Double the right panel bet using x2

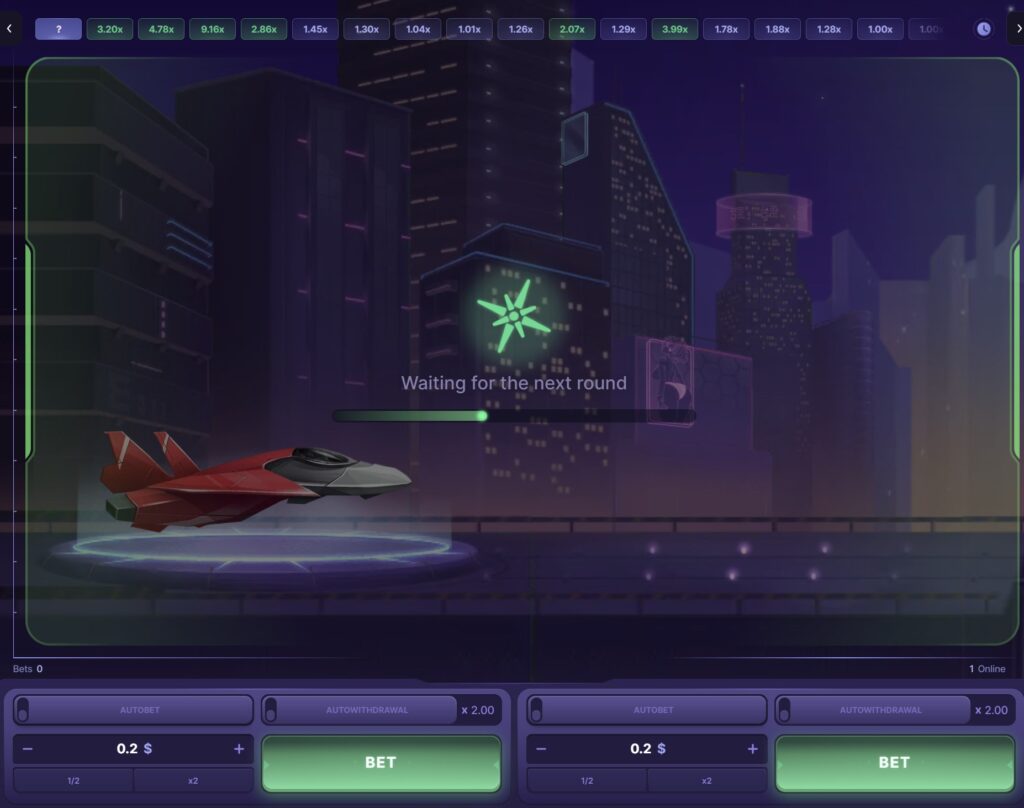pos(706,780)
